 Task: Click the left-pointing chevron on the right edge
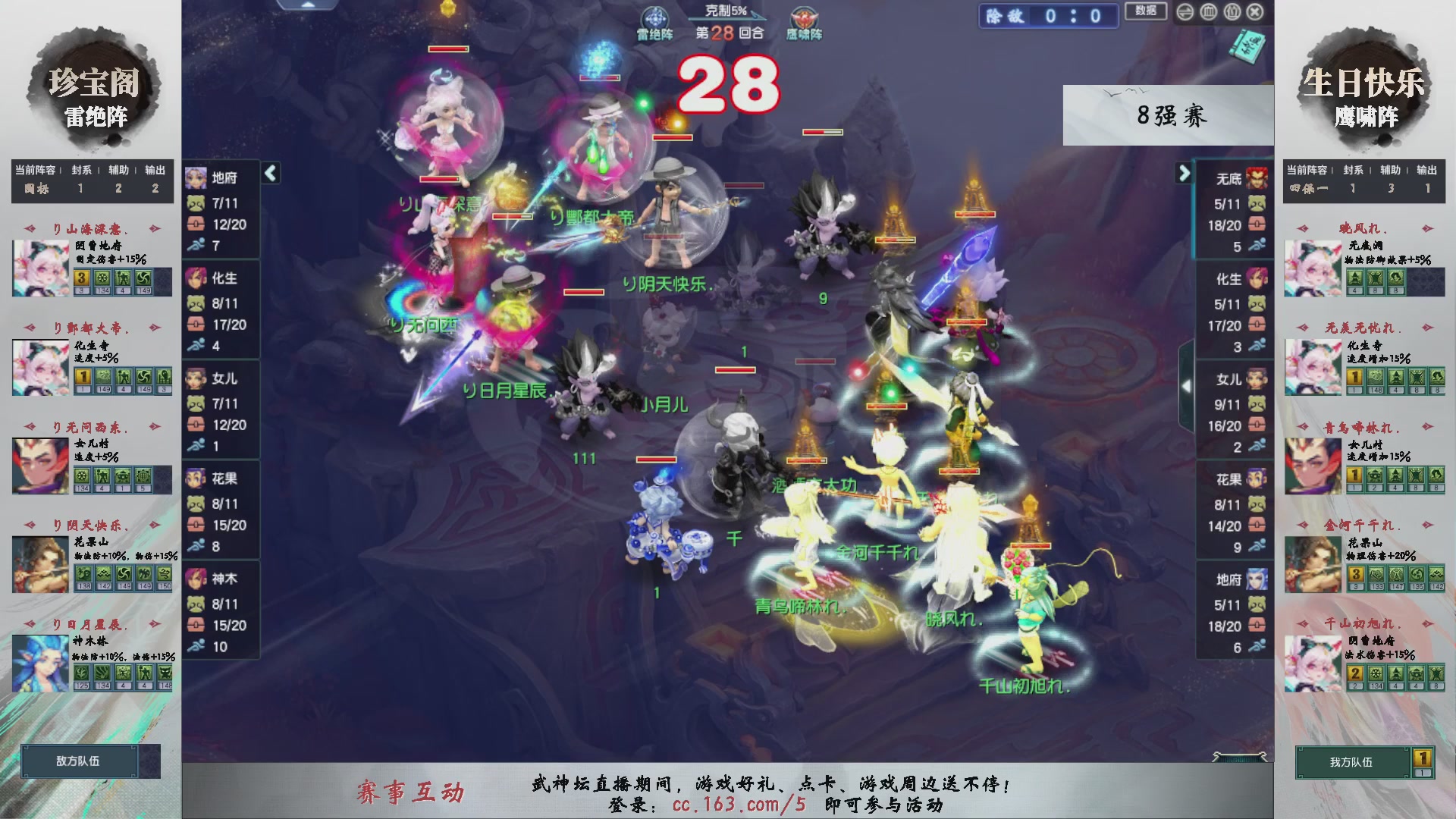coord(1187,385)
